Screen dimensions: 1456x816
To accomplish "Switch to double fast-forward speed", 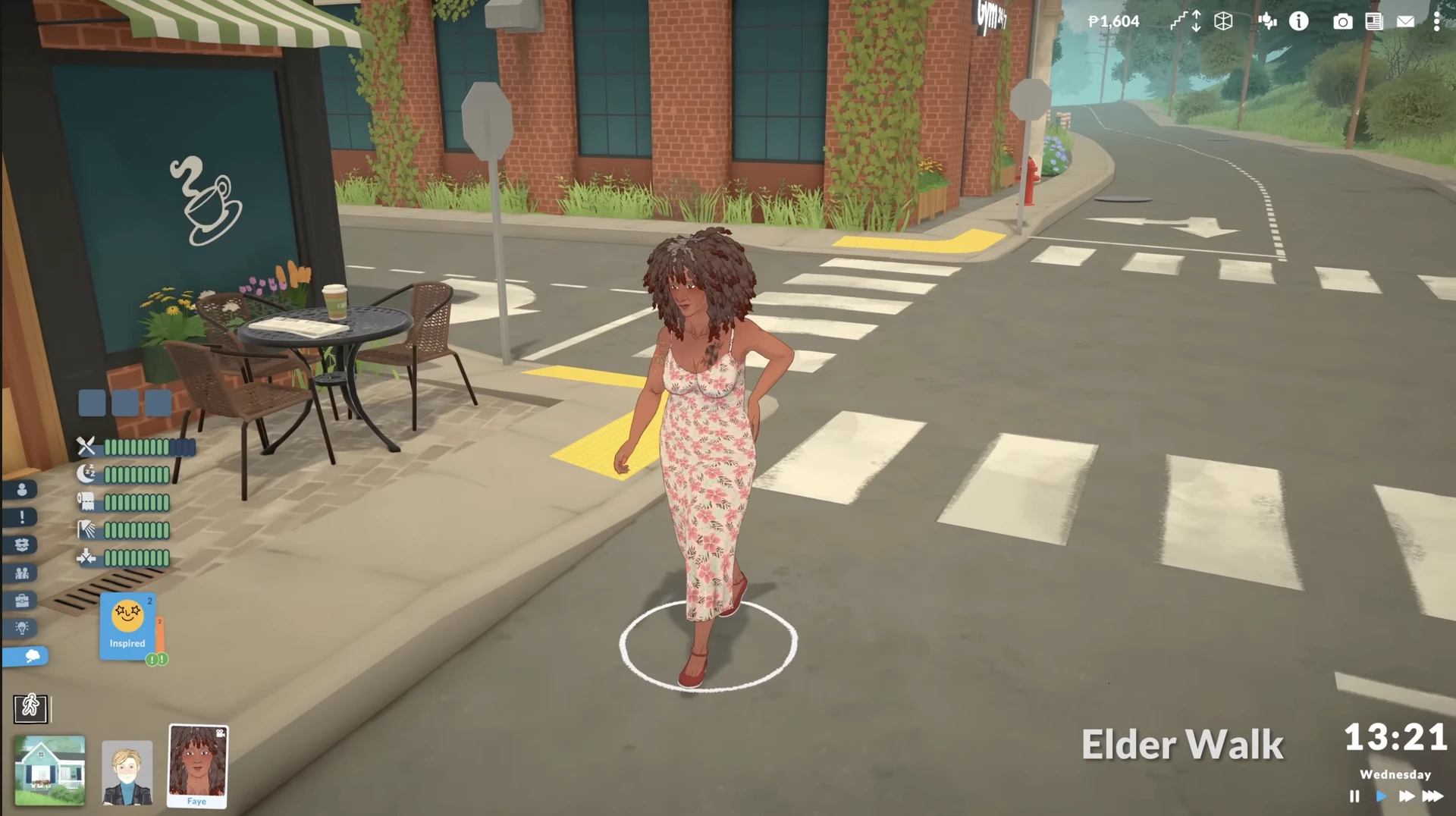I will click(1407, 796).
